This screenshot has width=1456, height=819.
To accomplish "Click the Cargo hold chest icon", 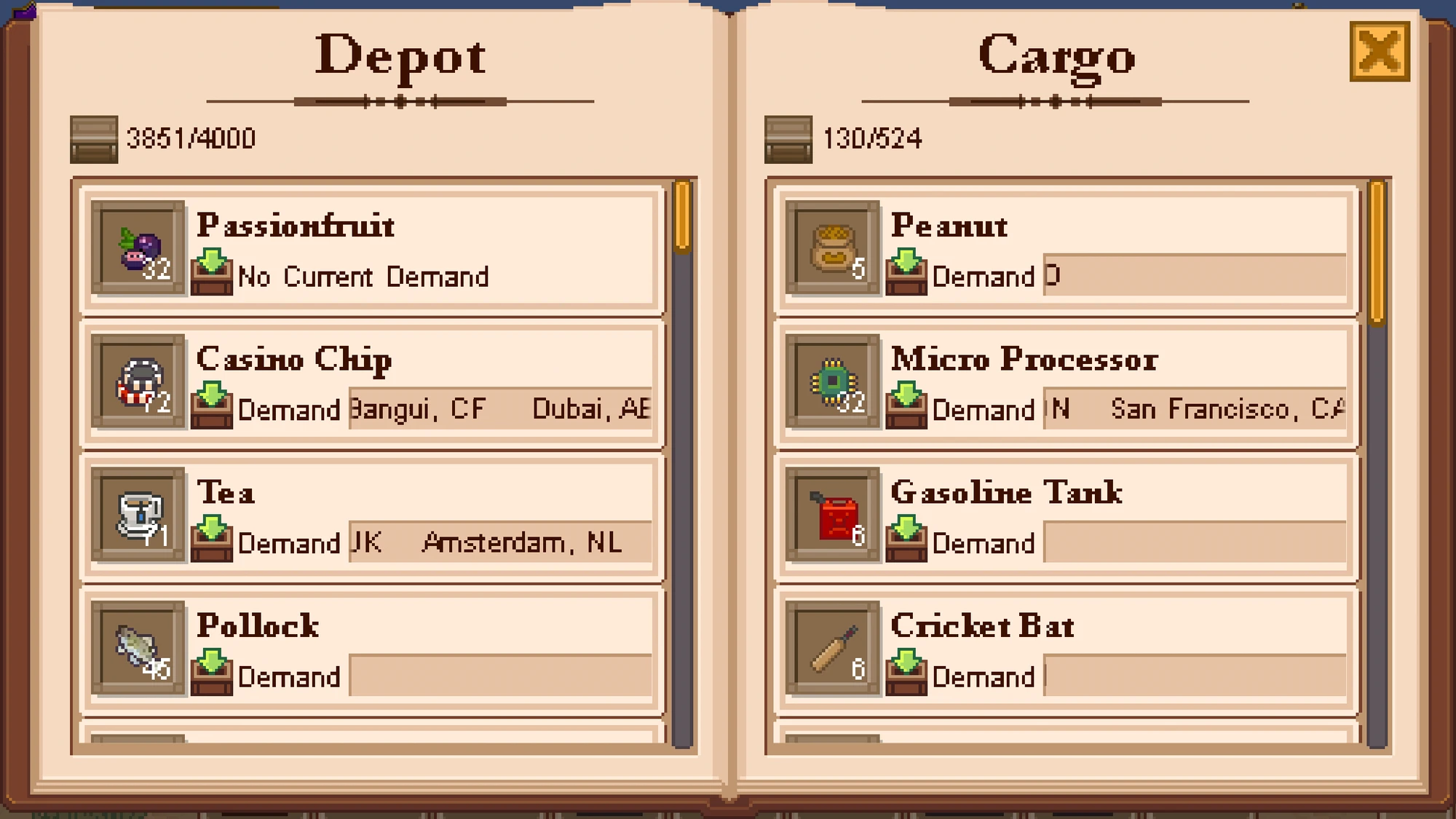I will click(788, 138).
